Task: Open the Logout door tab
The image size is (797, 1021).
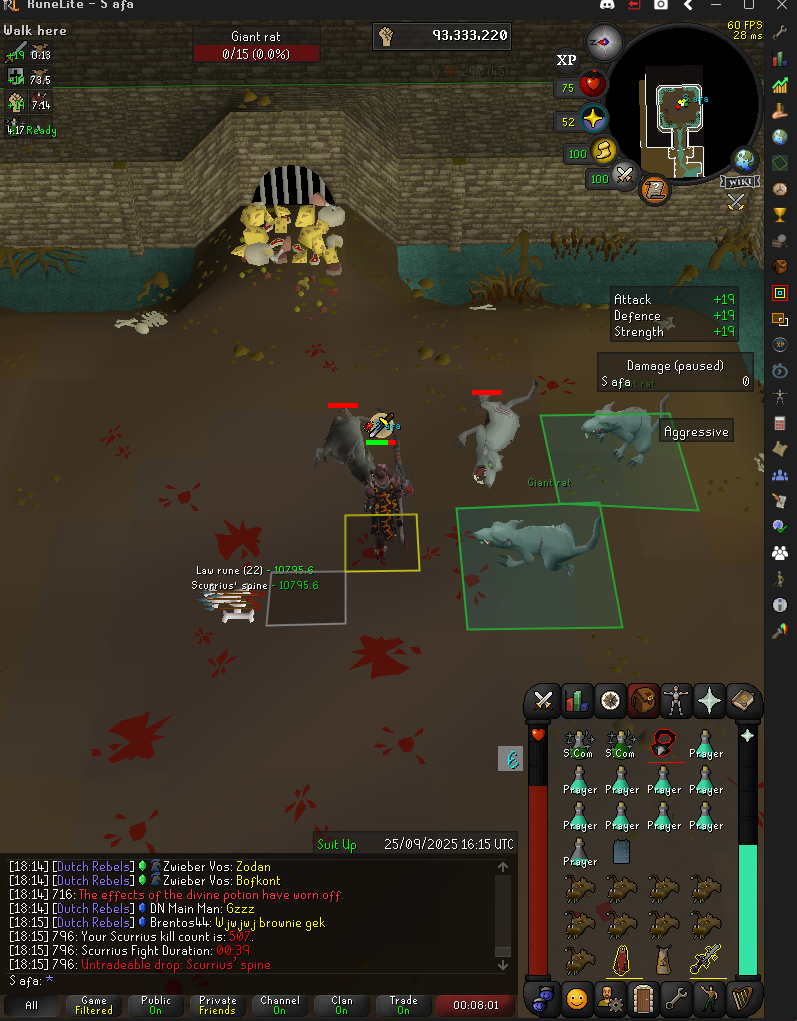Action: (x=643, y=998)
